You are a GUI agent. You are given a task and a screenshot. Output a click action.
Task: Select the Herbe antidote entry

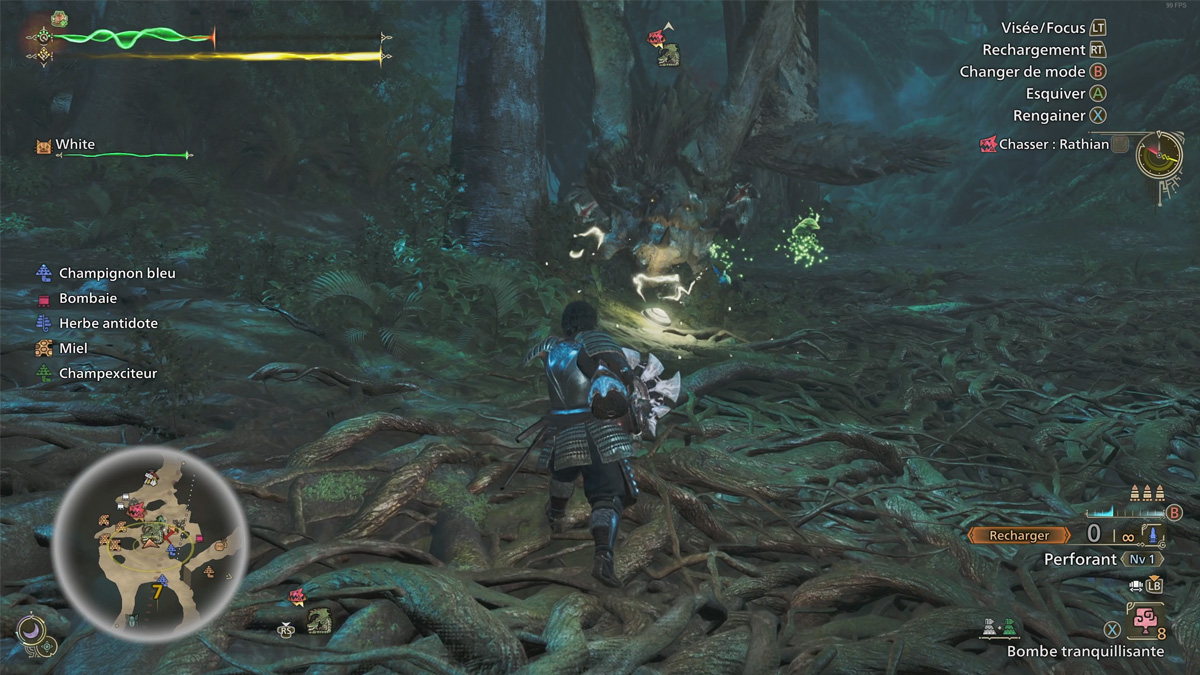[108, 323]
